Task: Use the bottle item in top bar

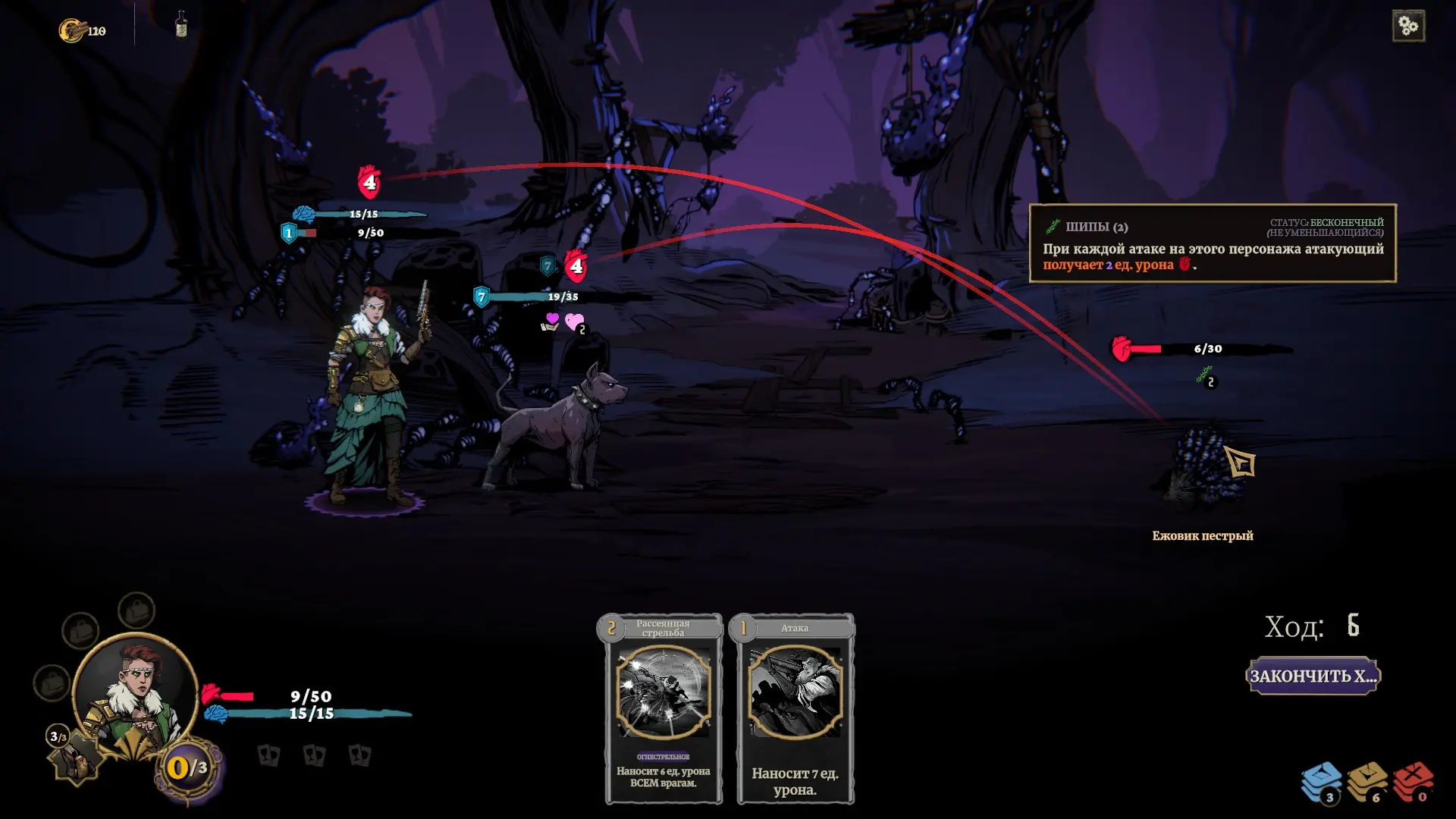Action: click(181, 25)
